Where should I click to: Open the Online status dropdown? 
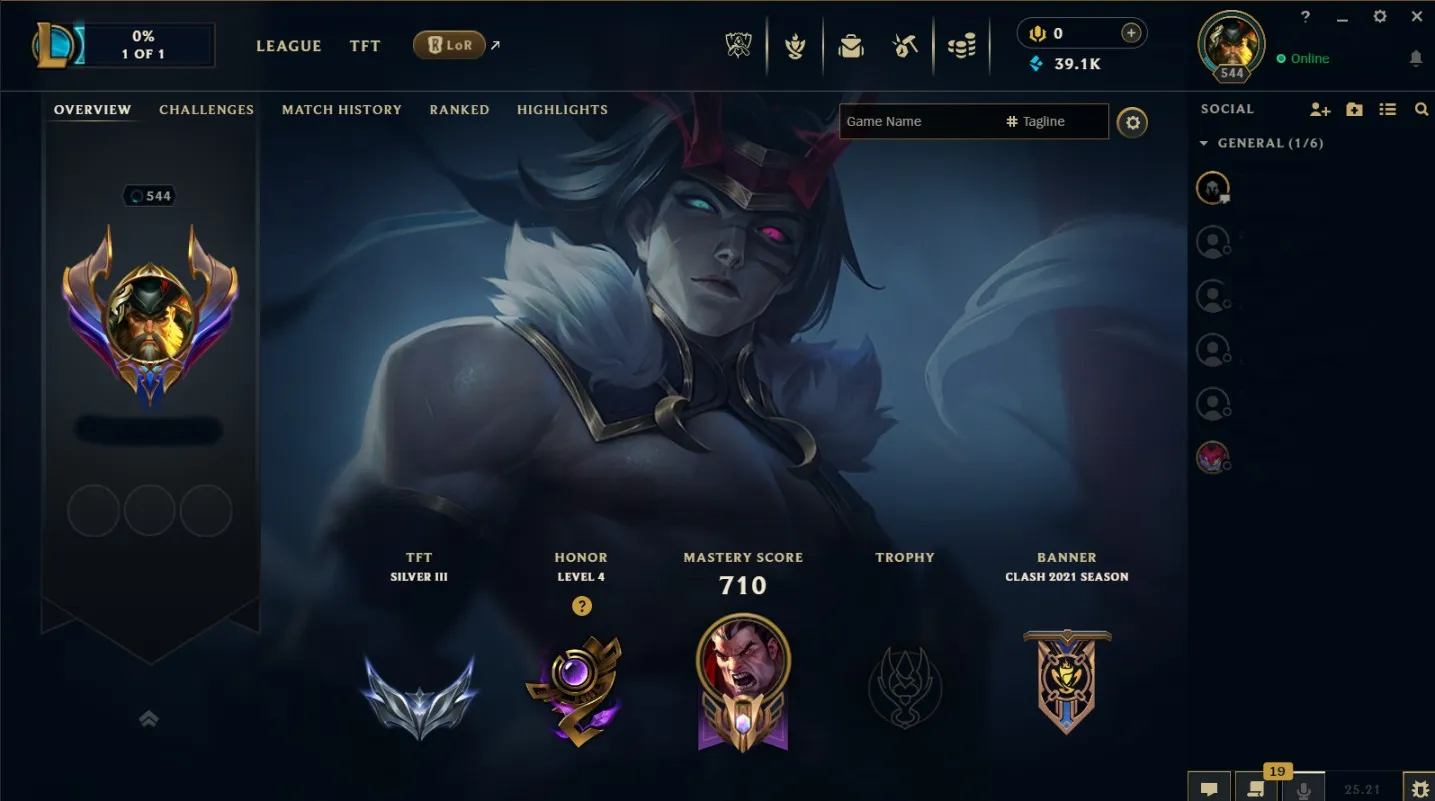(1302, 58)
